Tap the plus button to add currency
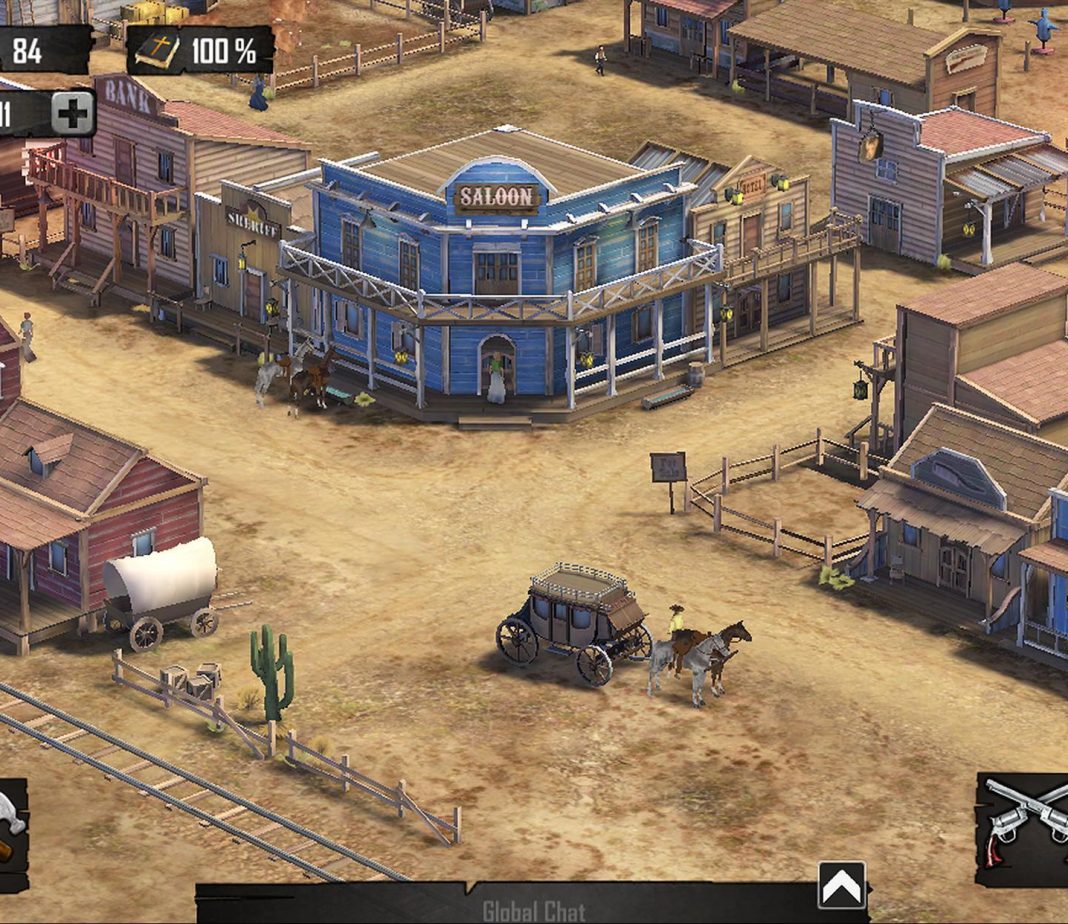 tap(73, 113)
